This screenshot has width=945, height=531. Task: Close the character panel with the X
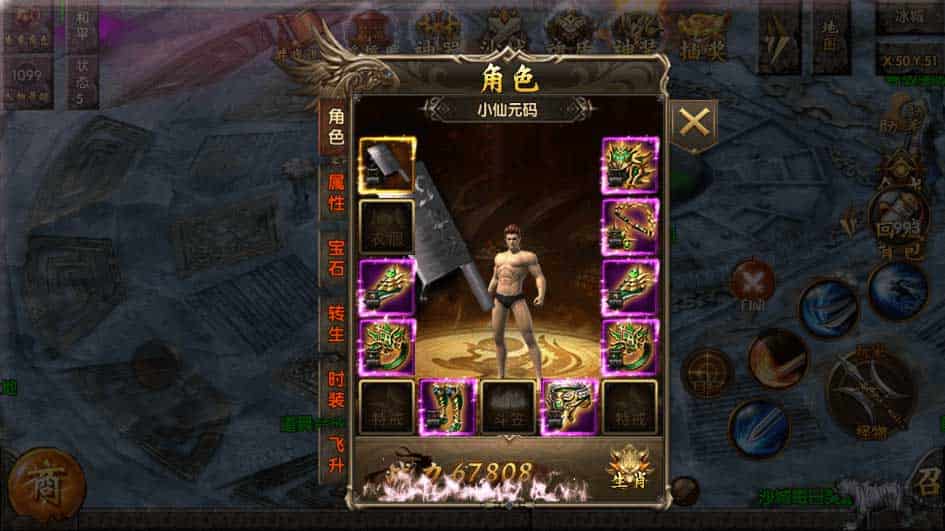click(693, 125)
